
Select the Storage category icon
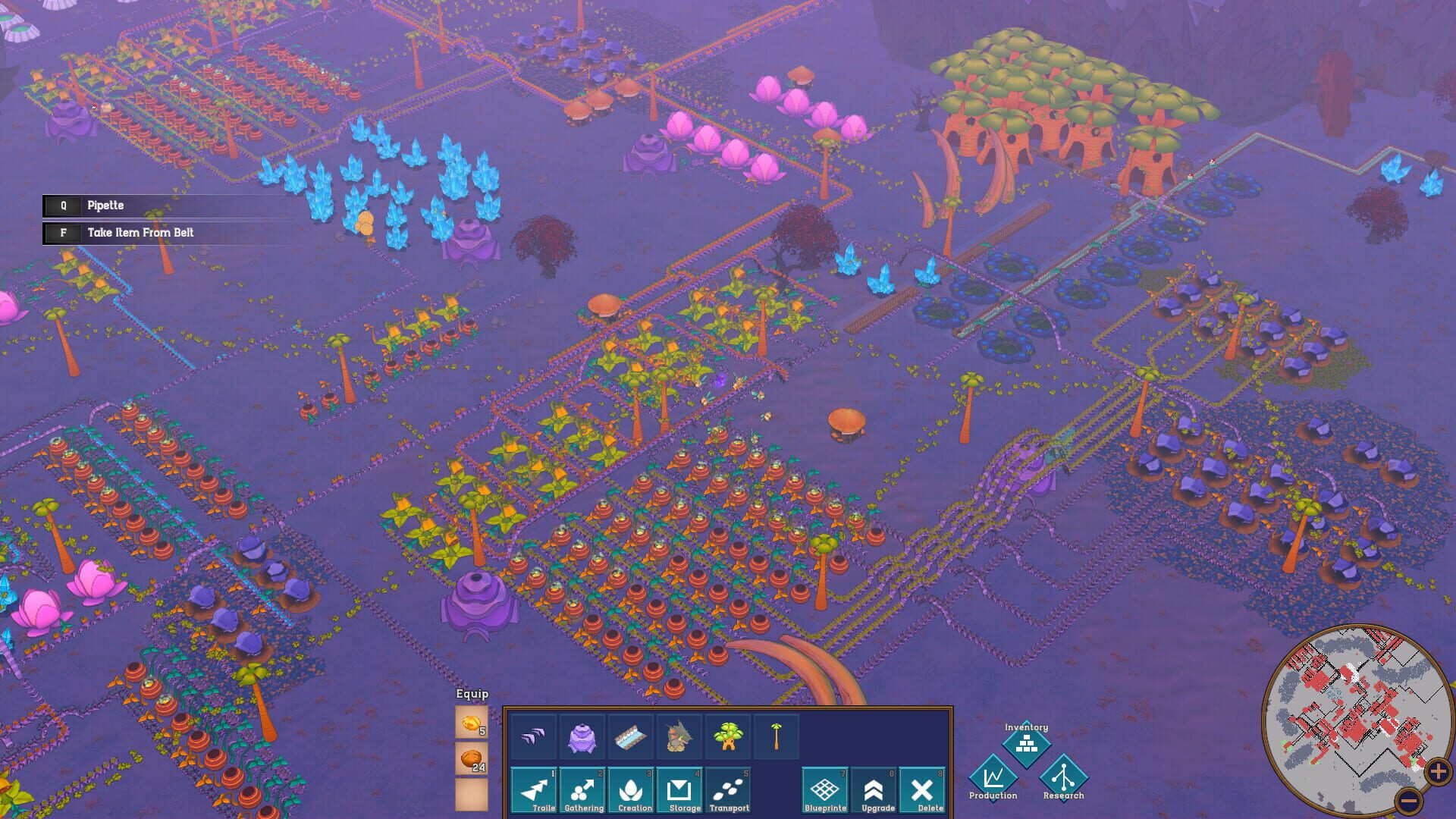(682, 790)
